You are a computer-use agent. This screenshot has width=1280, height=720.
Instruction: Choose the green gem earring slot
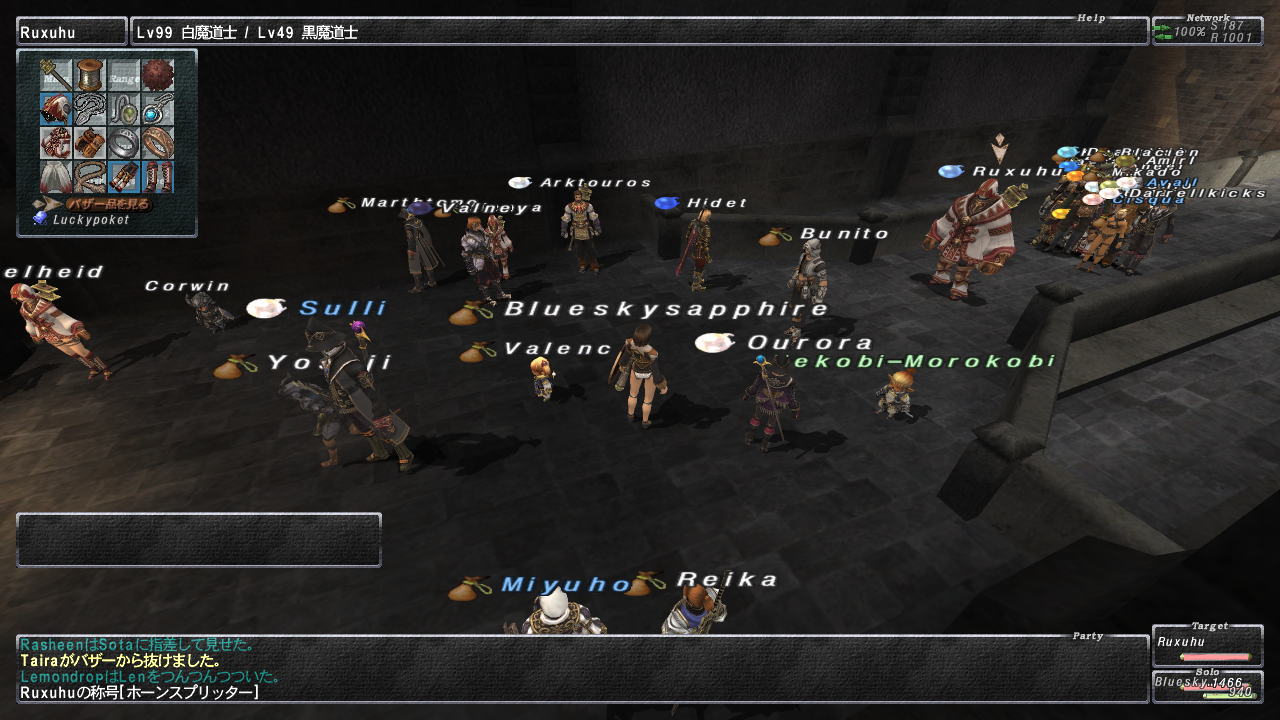tap(124, 109)
